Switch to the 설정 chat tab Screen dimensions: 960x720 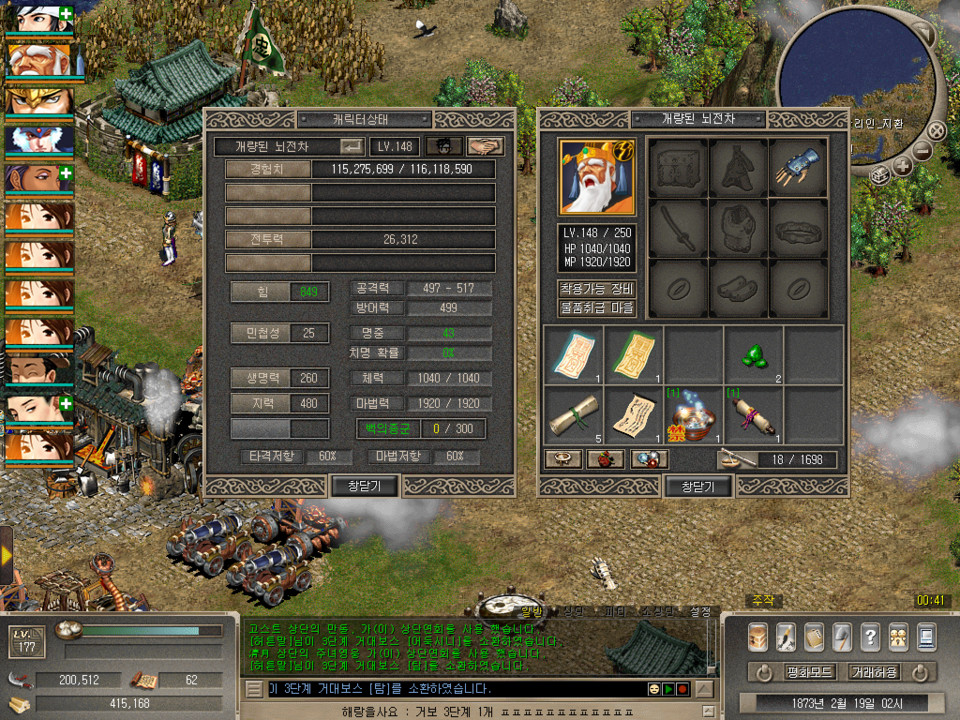[700, 611]
